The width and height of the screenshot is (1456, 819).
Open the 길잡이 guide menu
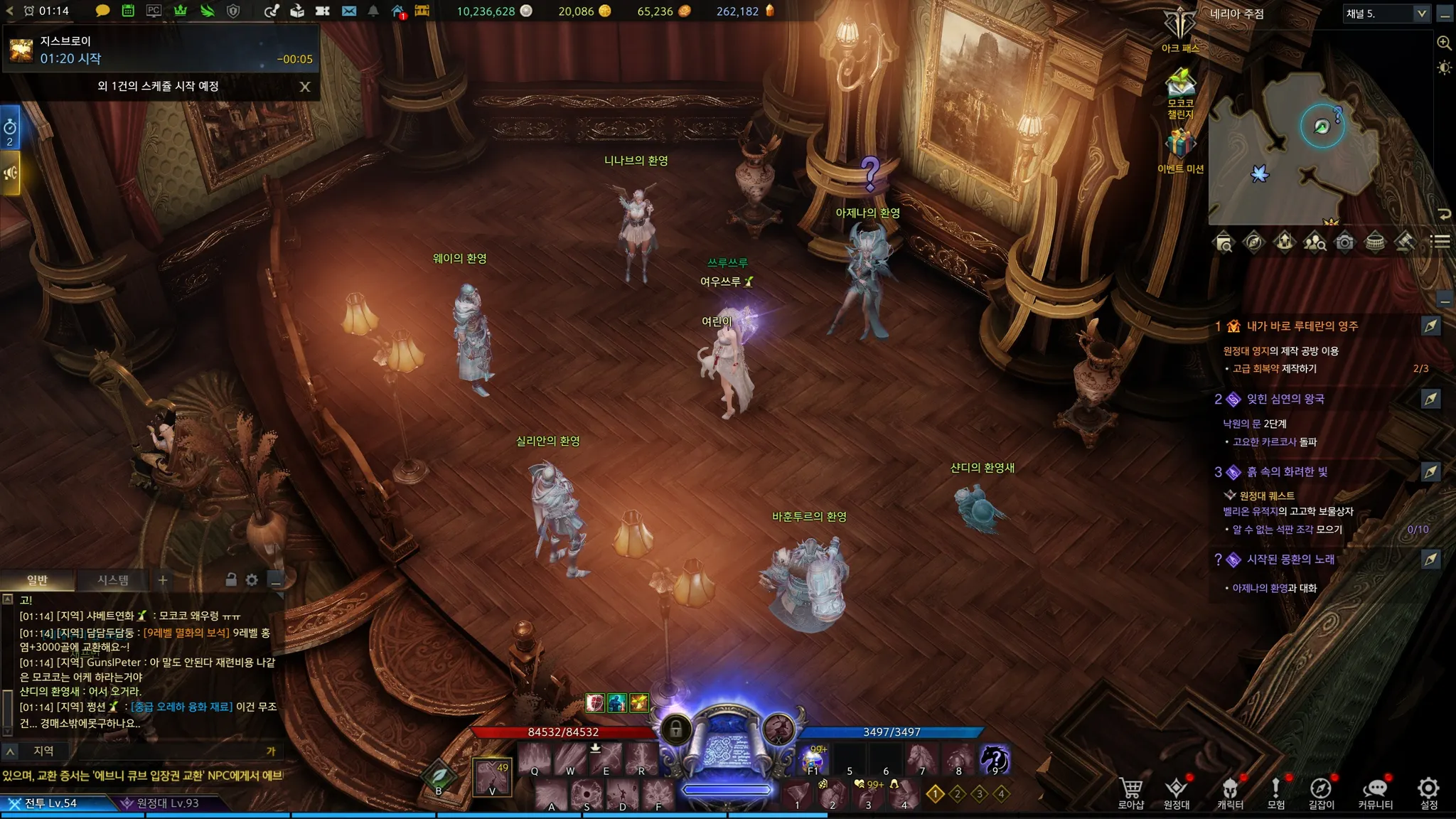[x=1321, y=792]
